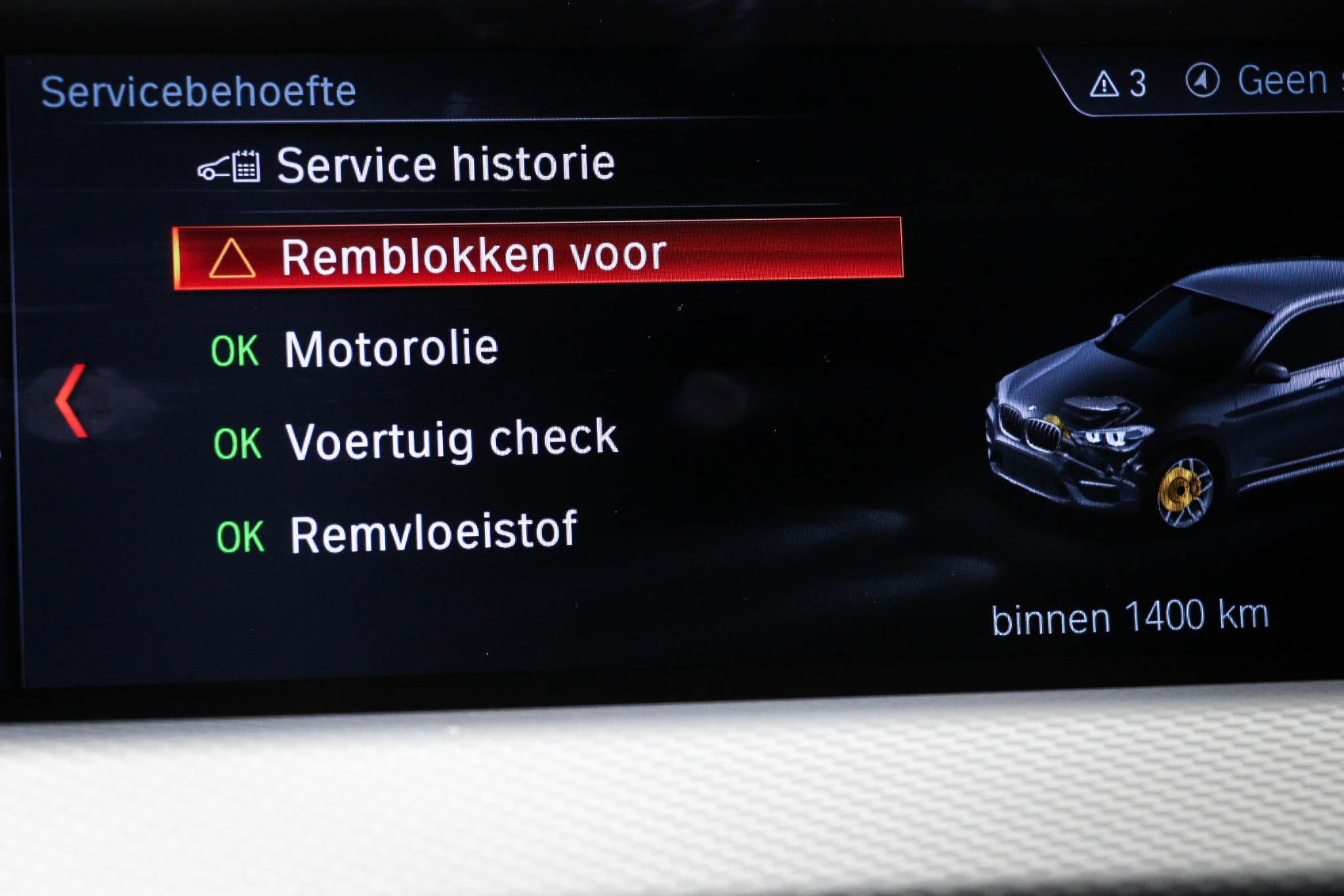
Task: Open the warning triangle notifications indicator
Action: tap(1118, 84)
